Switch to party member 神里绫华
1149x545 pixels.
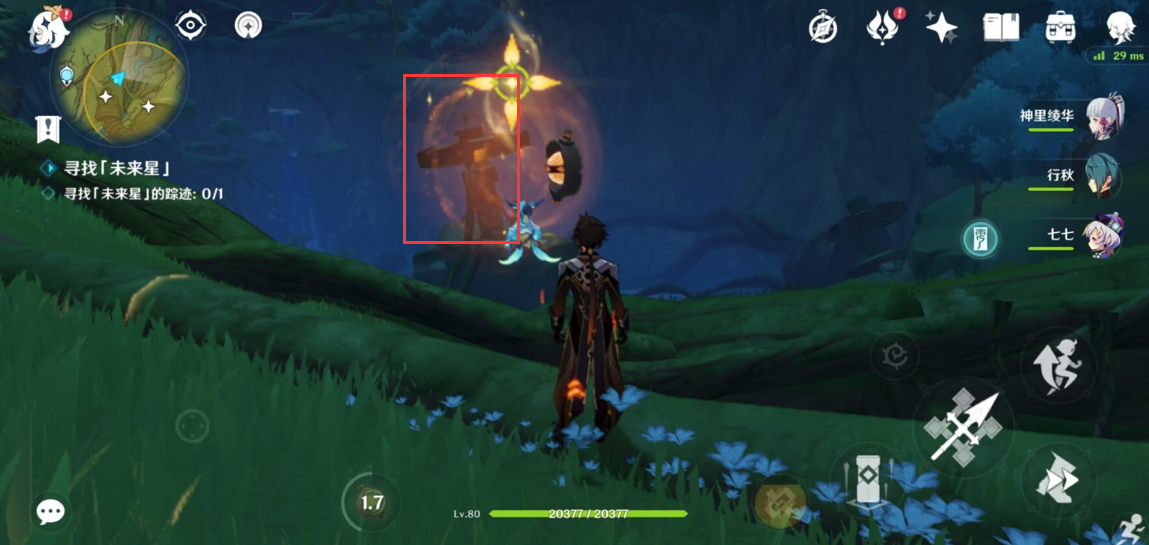tap(1100, 117)
